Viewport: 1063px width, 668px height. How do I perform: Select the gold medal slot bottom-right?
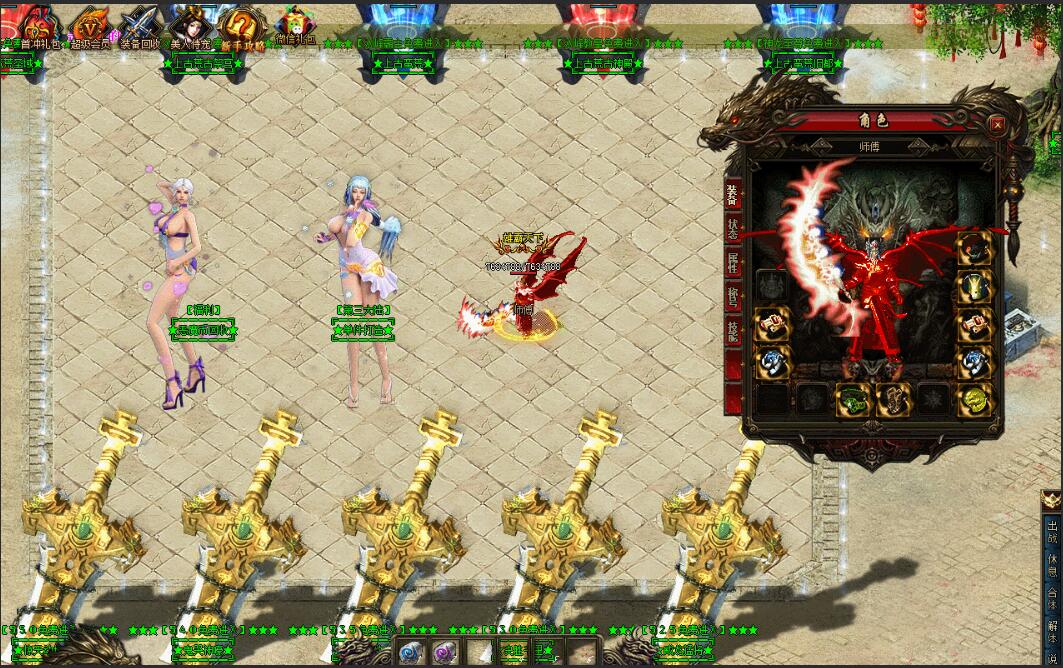tap(975, 399)
